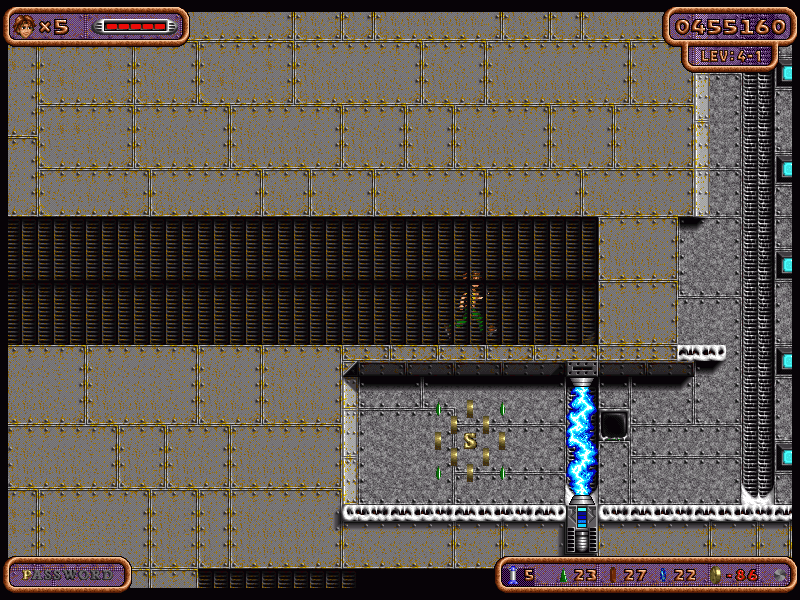Select the blue-capped silver canister weapon icon

click(513, 575)
